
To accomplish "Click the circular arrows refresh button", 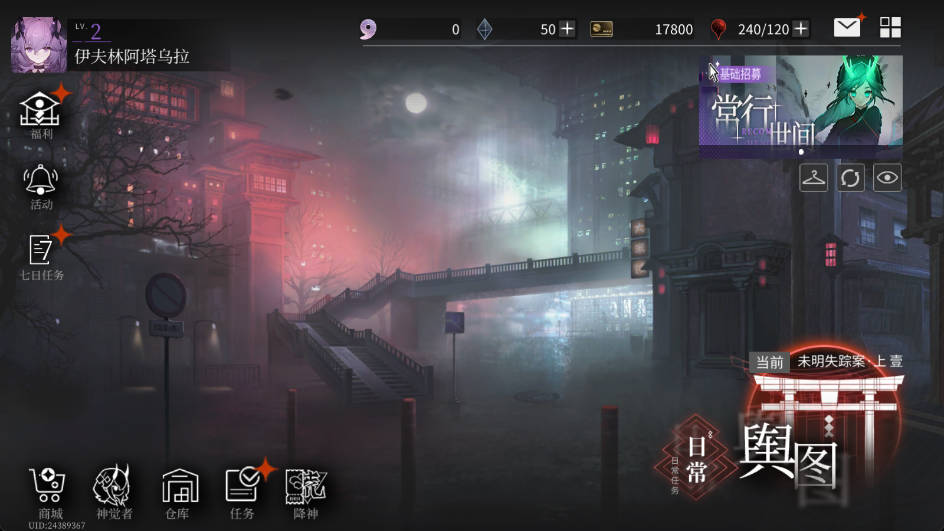I will pyautogui.click(x=850, y=178).
